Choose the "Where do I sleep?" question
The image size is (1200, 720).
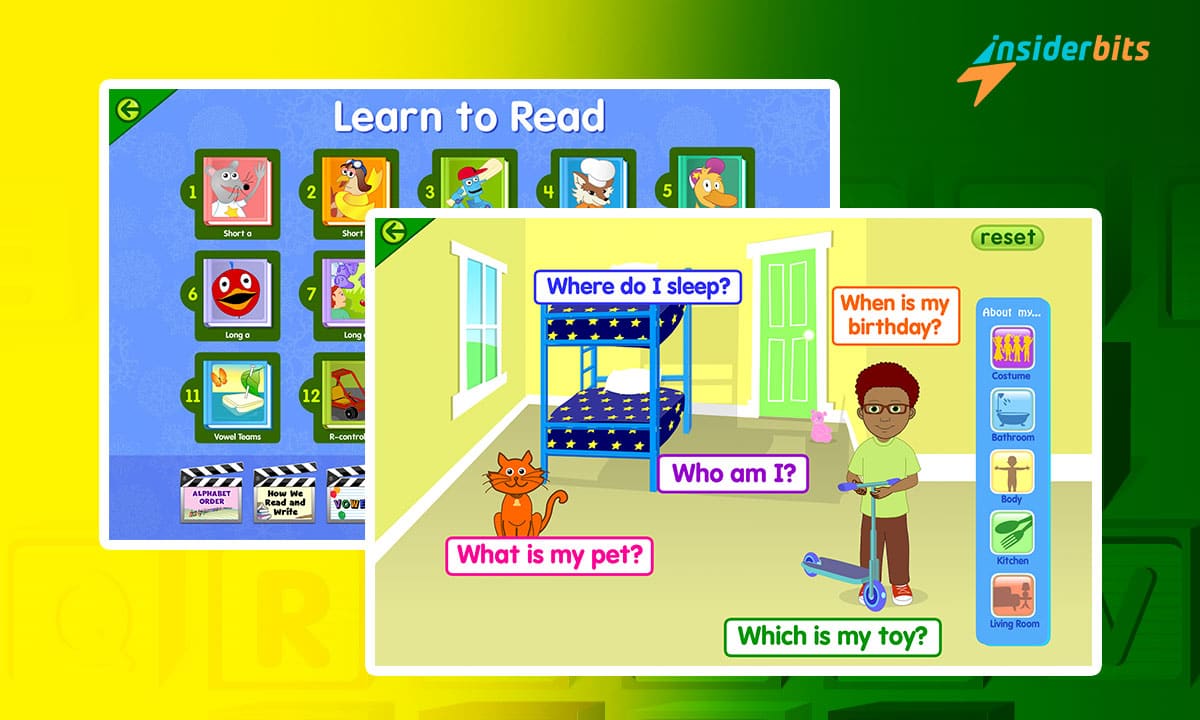pos(638,287)
